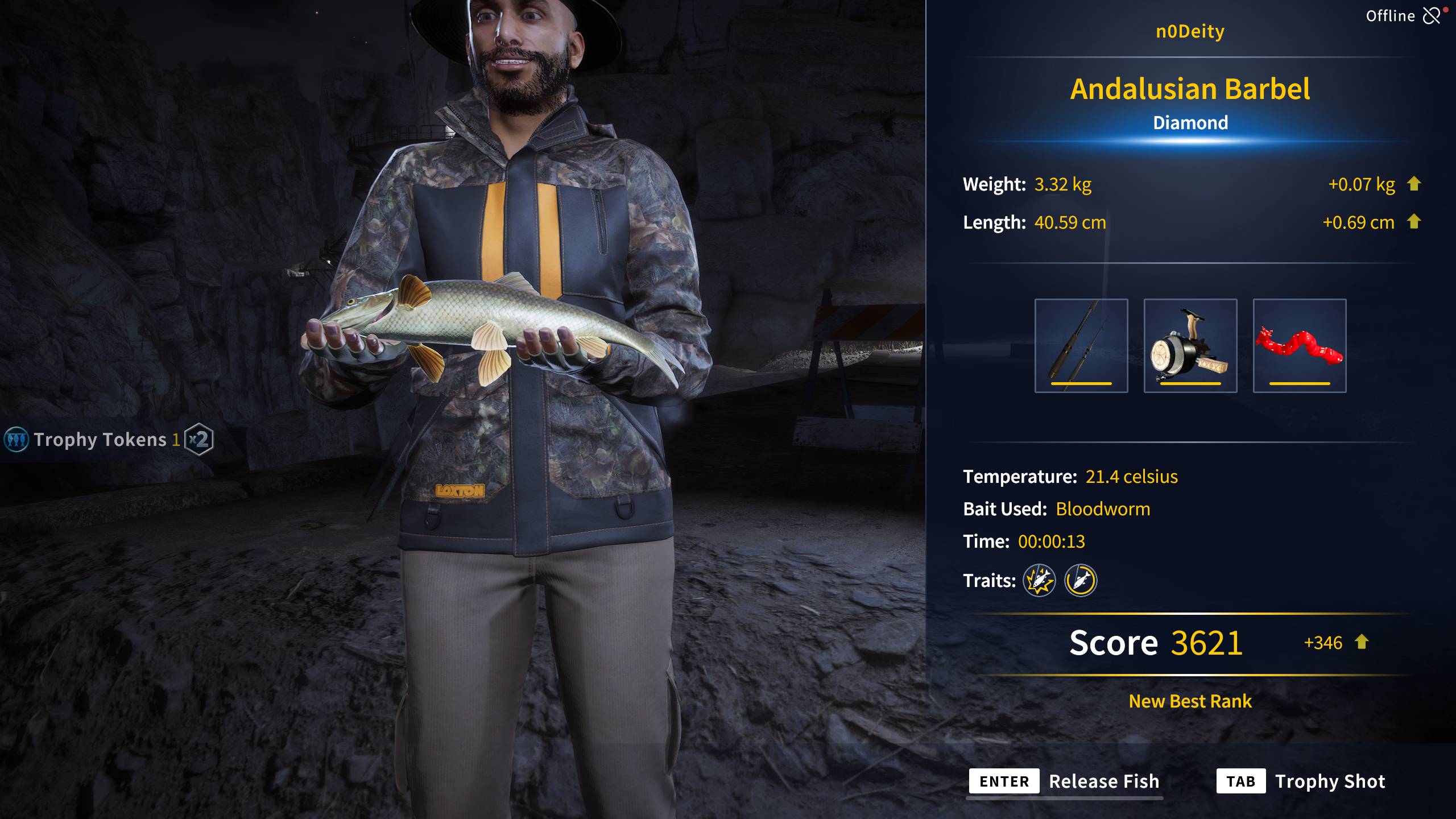1456x819 pixels.
Task: Click the Trophy Tokens x2 multiplier badge
Action: [199, 439]
